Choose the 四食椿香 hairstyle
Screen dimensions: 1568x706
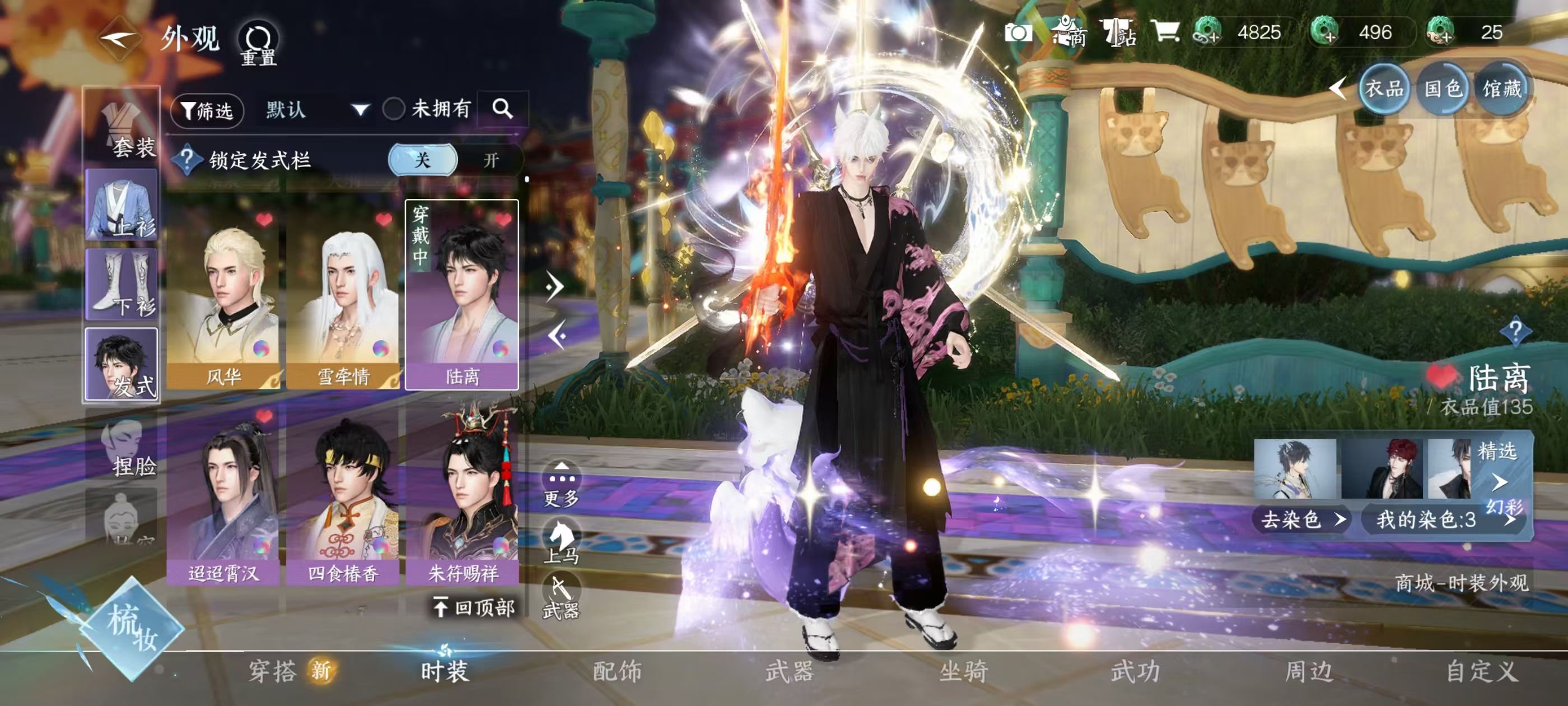[343, 496]
